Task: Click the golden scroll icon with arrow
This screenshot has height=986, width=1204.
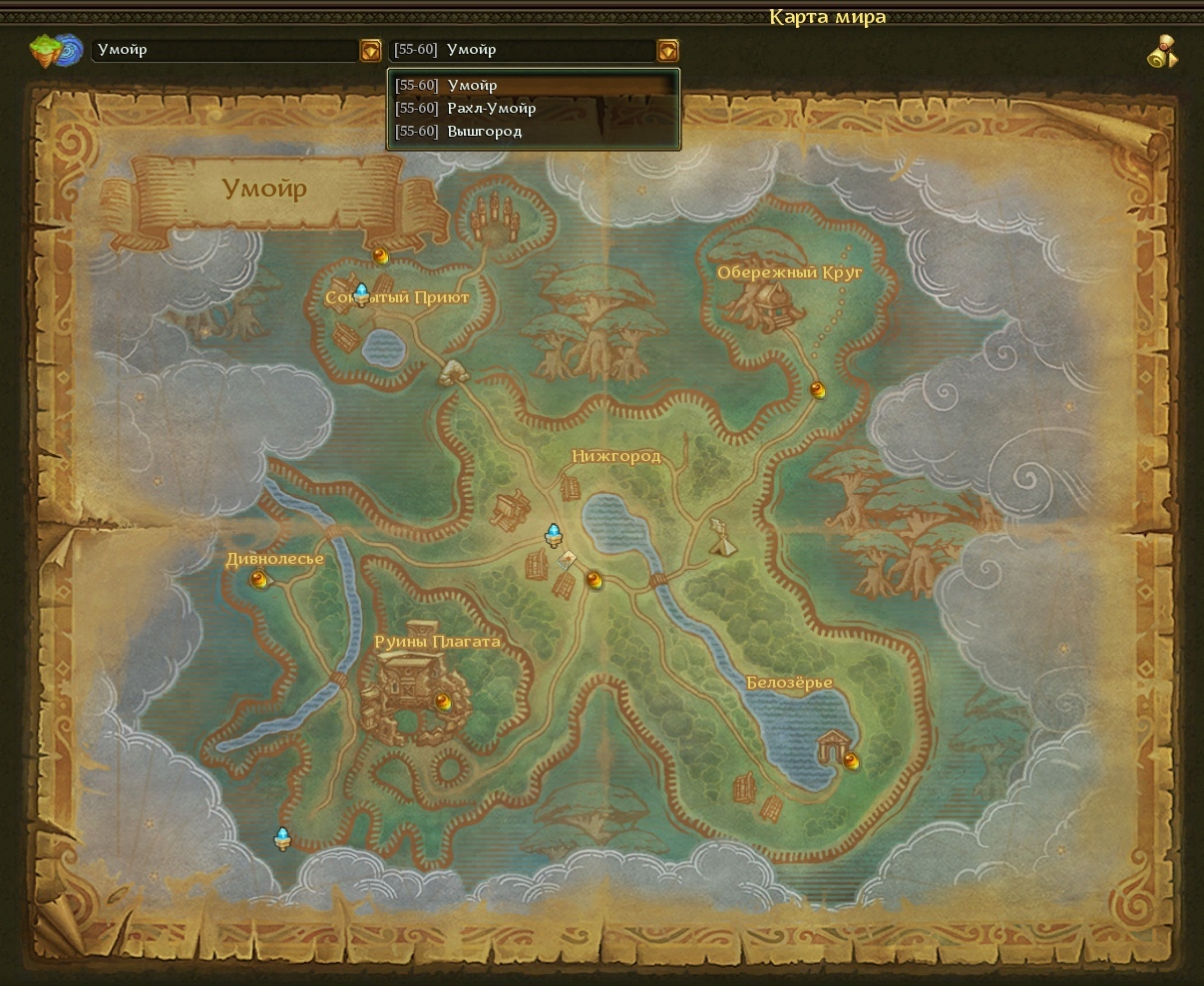Action: click(x=1162, y=52)
